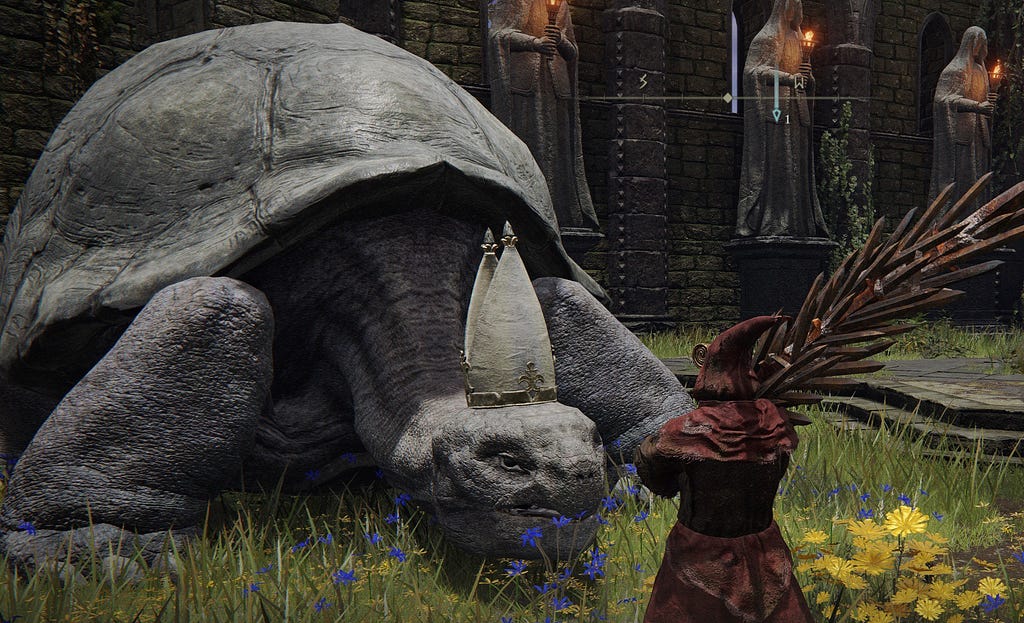Image resolution: width=1024 pixels, height=623 pixels.
Task: Select the diamond center marker on the compass
Action: click(727, 98)
